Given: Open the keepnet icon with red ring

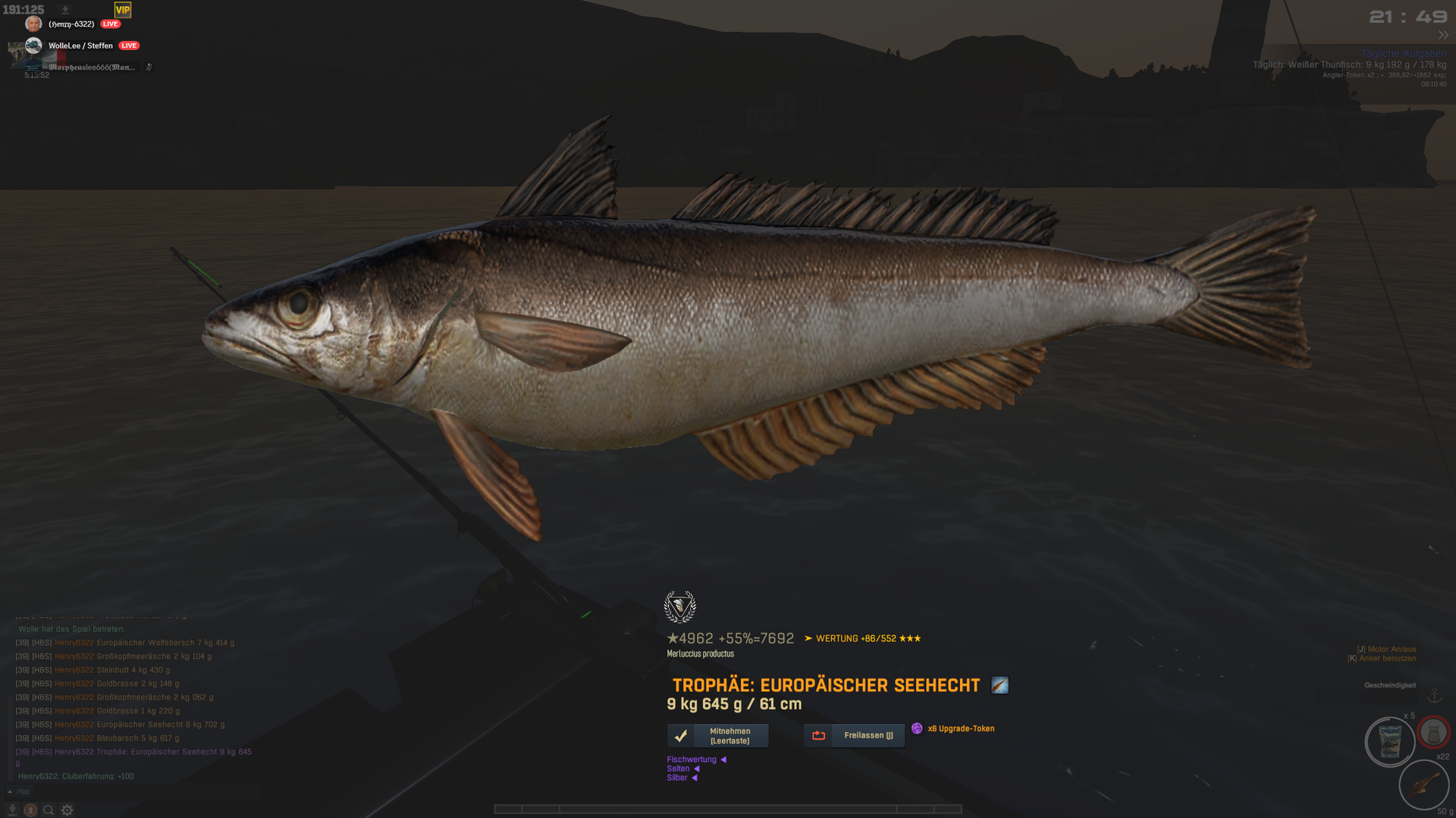Looking at the screenshot, I should pos(1433,732).
